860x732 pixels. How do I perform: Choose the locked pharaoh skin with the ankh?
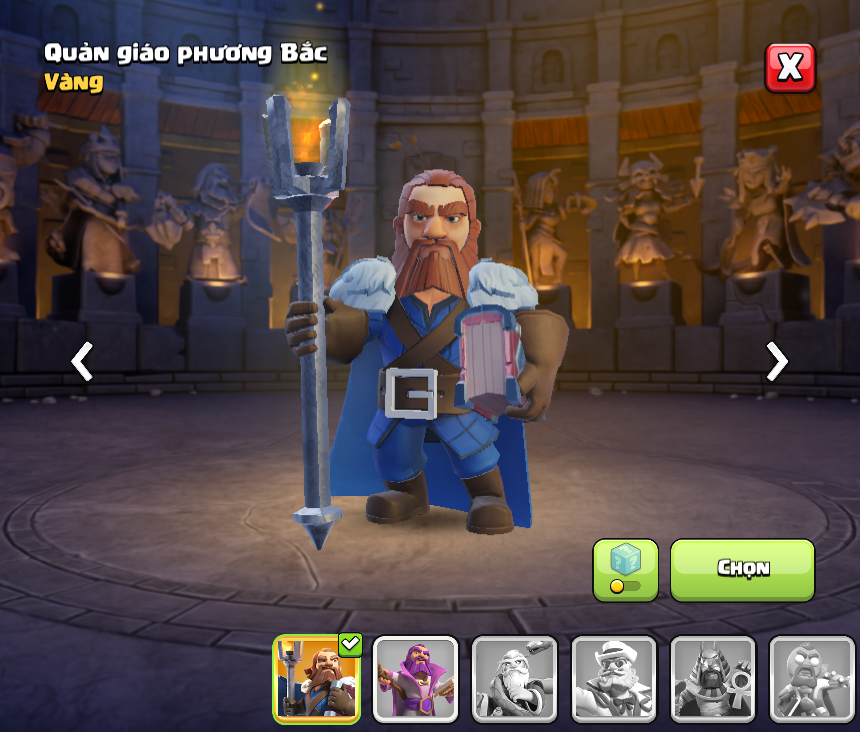click(x=712, y=679)
